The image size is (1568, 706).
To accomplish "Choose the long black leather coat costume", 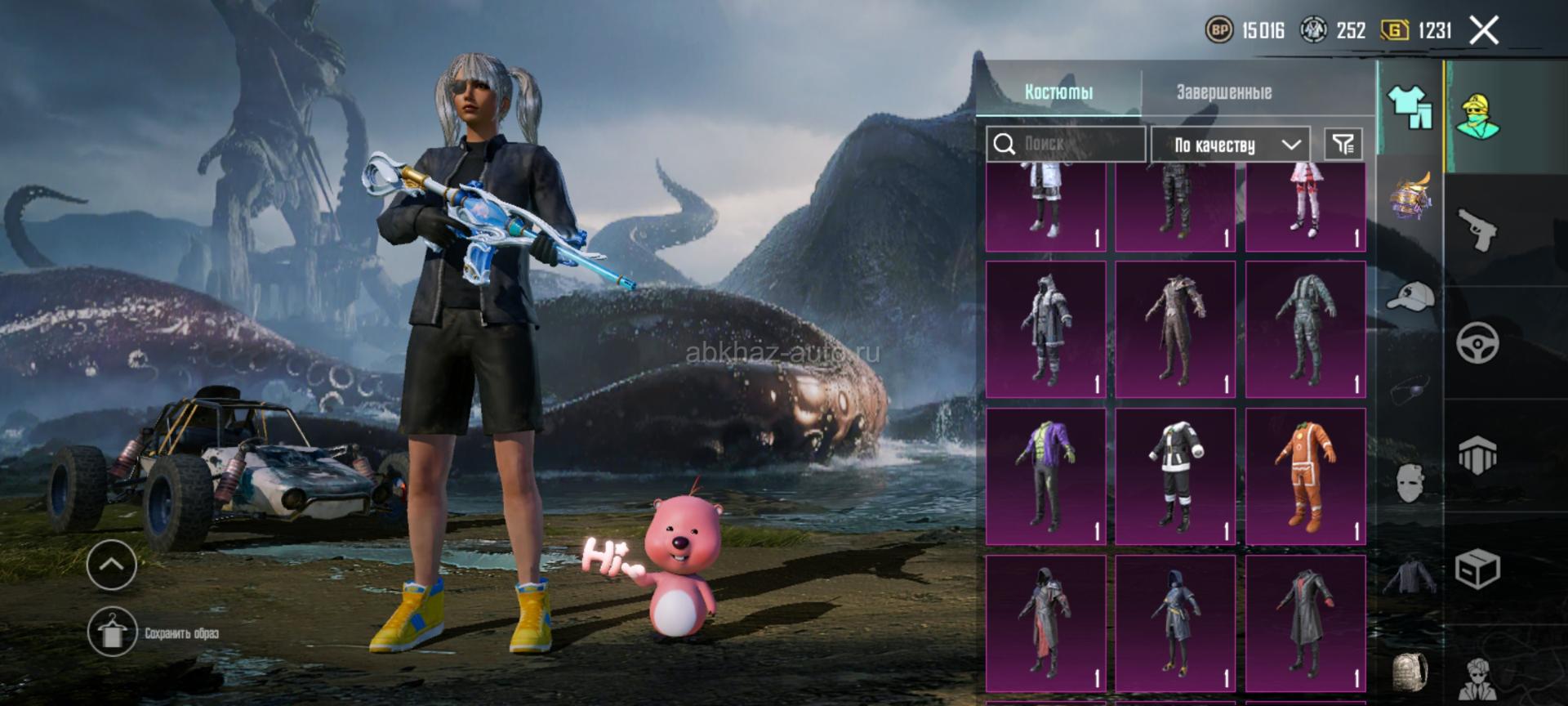I will tap(1305, 623).
